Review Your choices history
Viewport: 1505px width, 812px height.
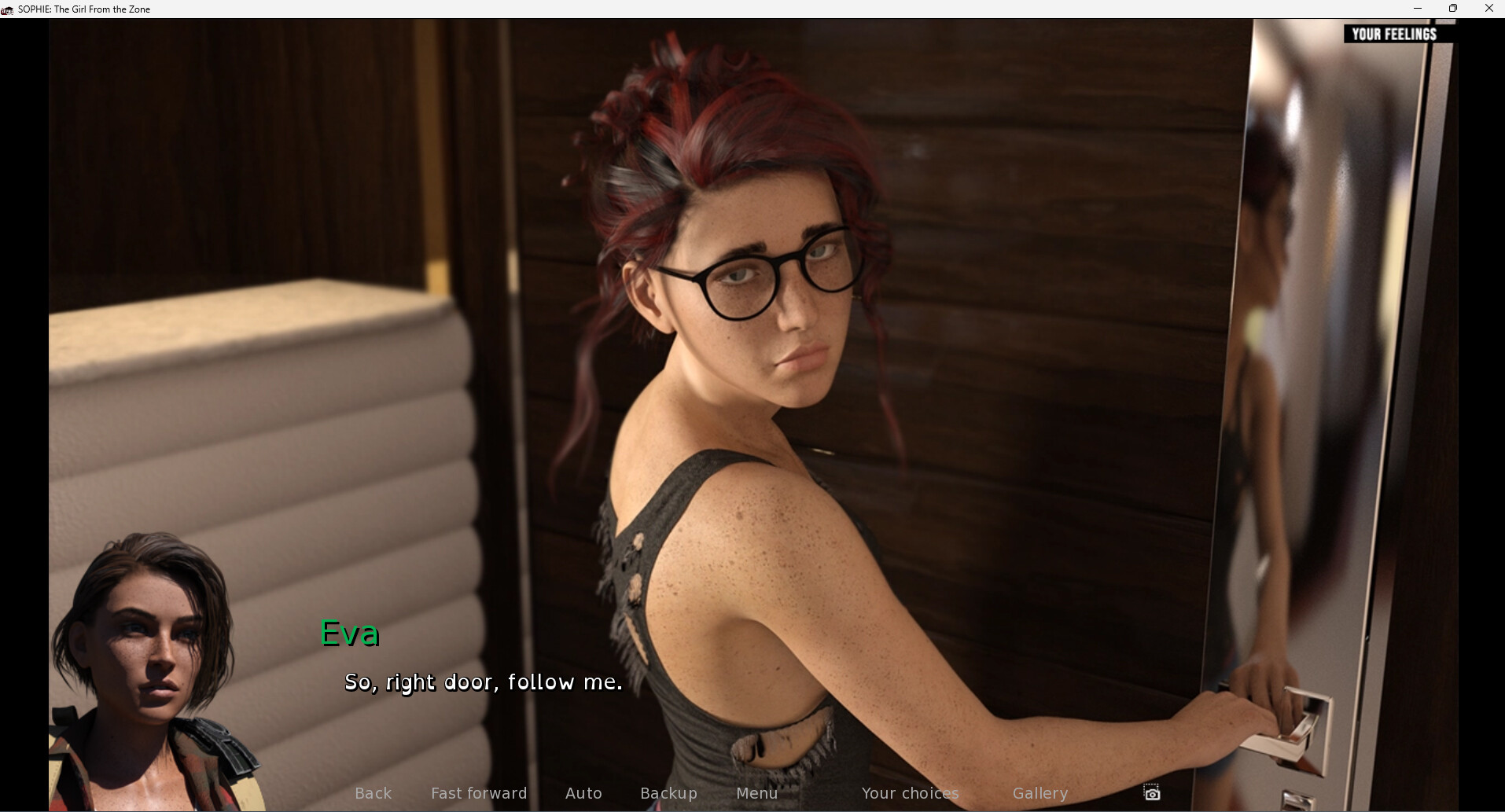910,793
